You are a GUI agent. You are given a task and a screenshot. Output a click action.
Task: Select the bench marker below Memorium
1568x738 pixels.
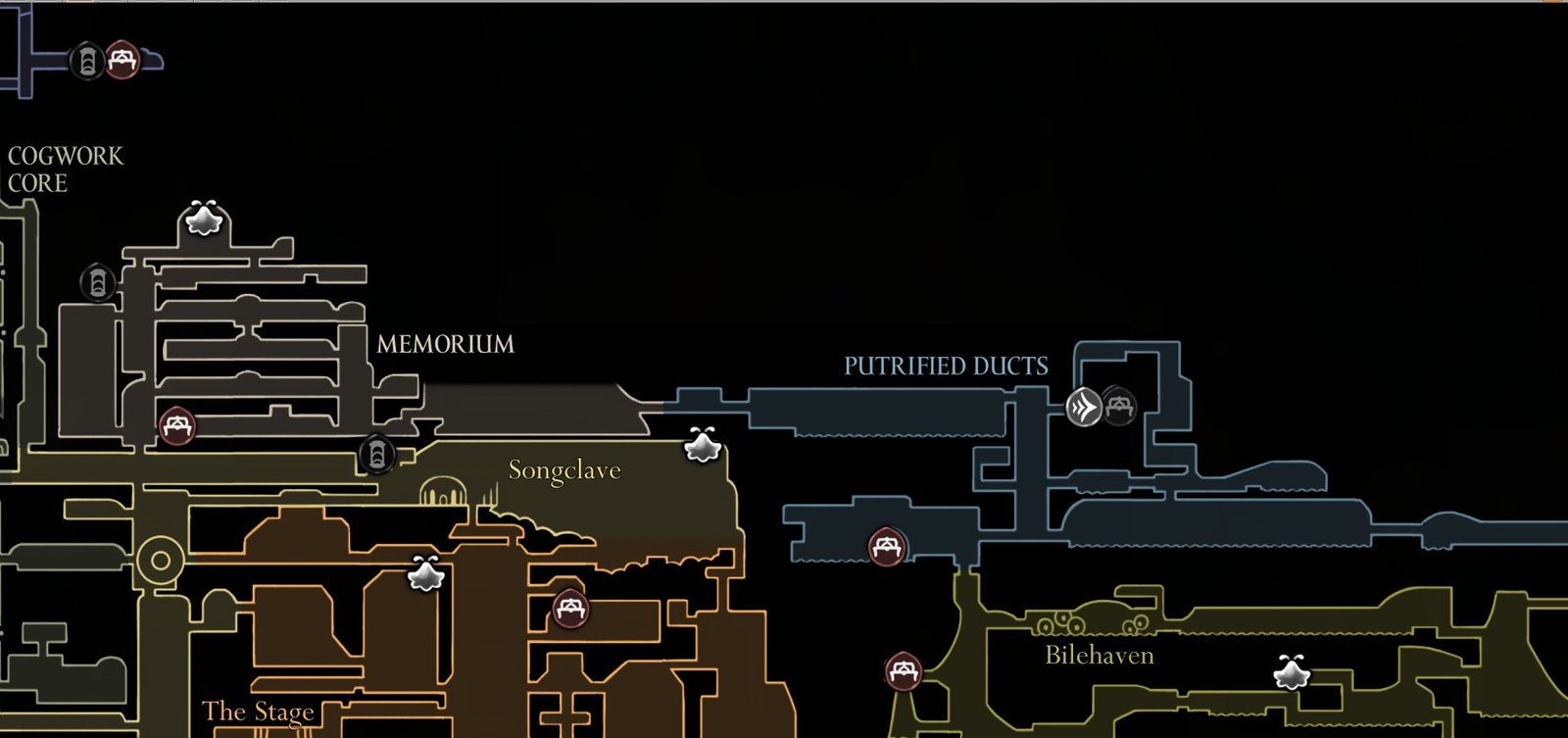177,425
